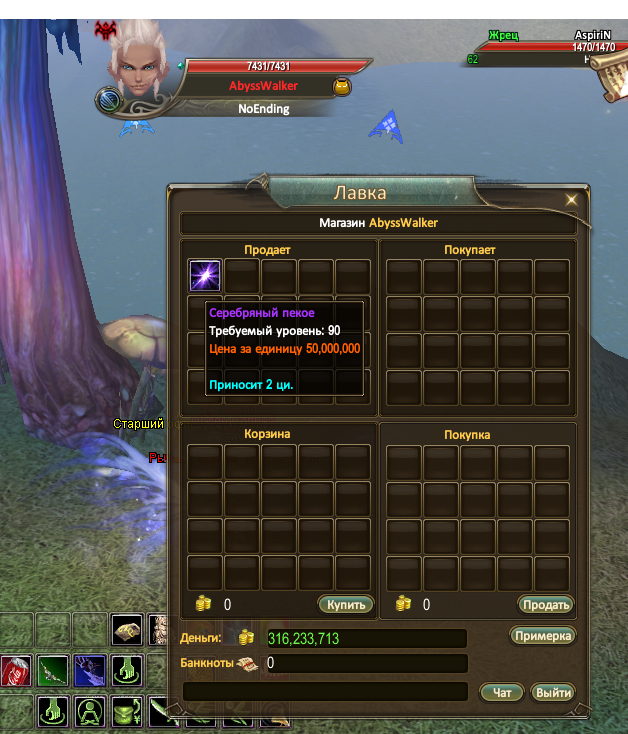This screenshot has width=628, height=734.
Task: Click the chat message input field
Action: (325, 691)
